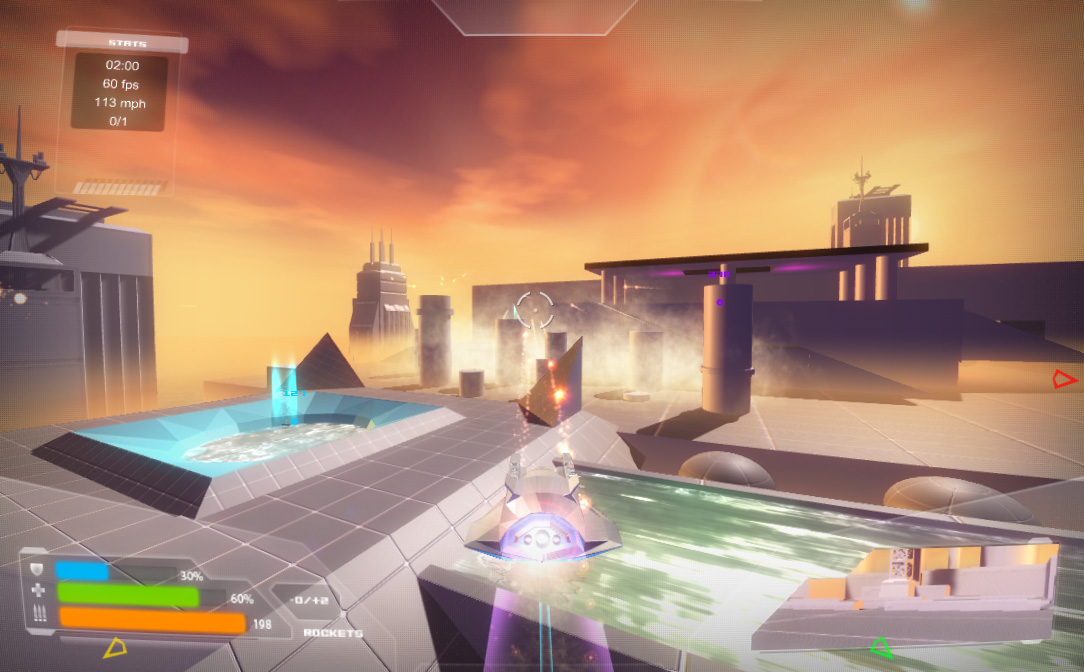
Task: Click the green triangle direction marker
Action: click(881, 648)
